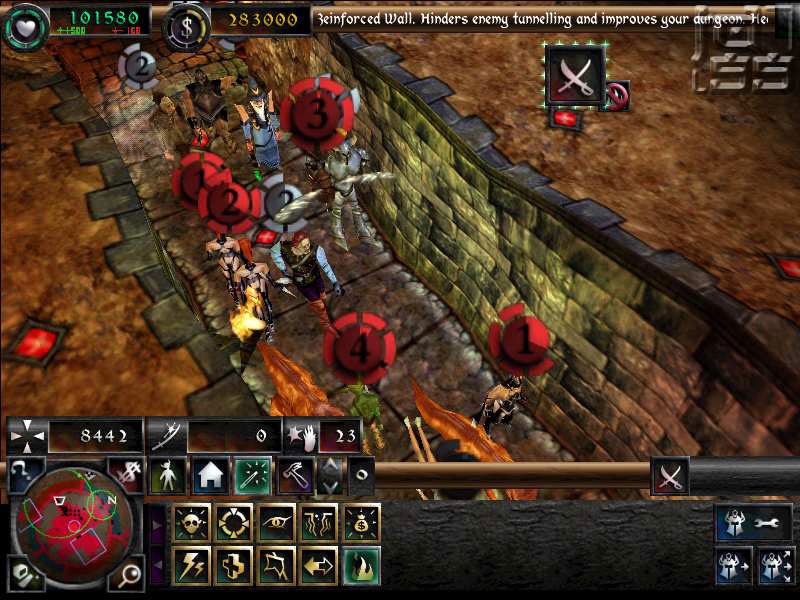800x600 pixels.
Task: Click the crossed swords icon on the lower bar
Action: click(x=670, y=476)
